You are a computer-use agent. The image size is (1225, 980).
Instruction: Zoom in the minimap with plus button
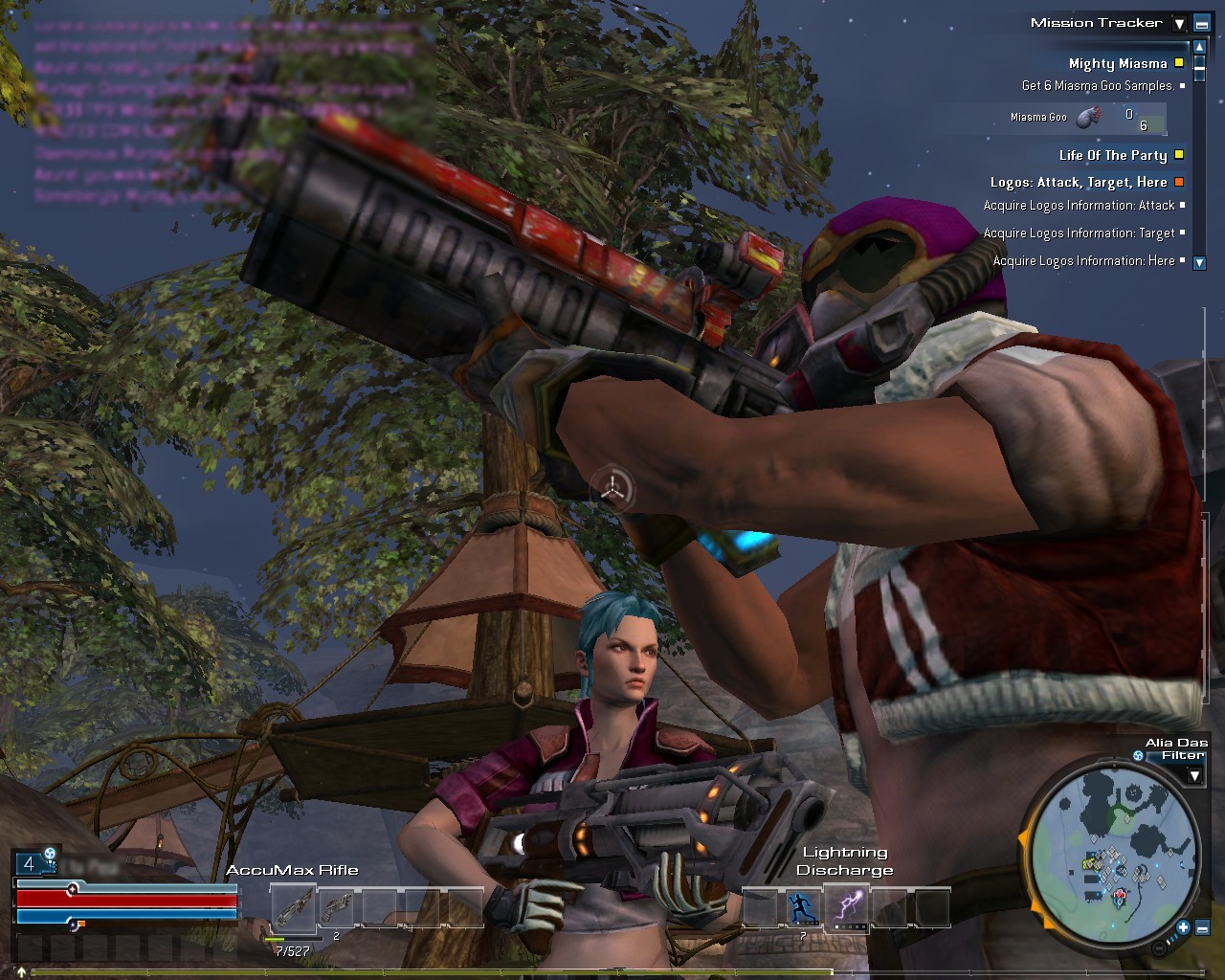1183,926
